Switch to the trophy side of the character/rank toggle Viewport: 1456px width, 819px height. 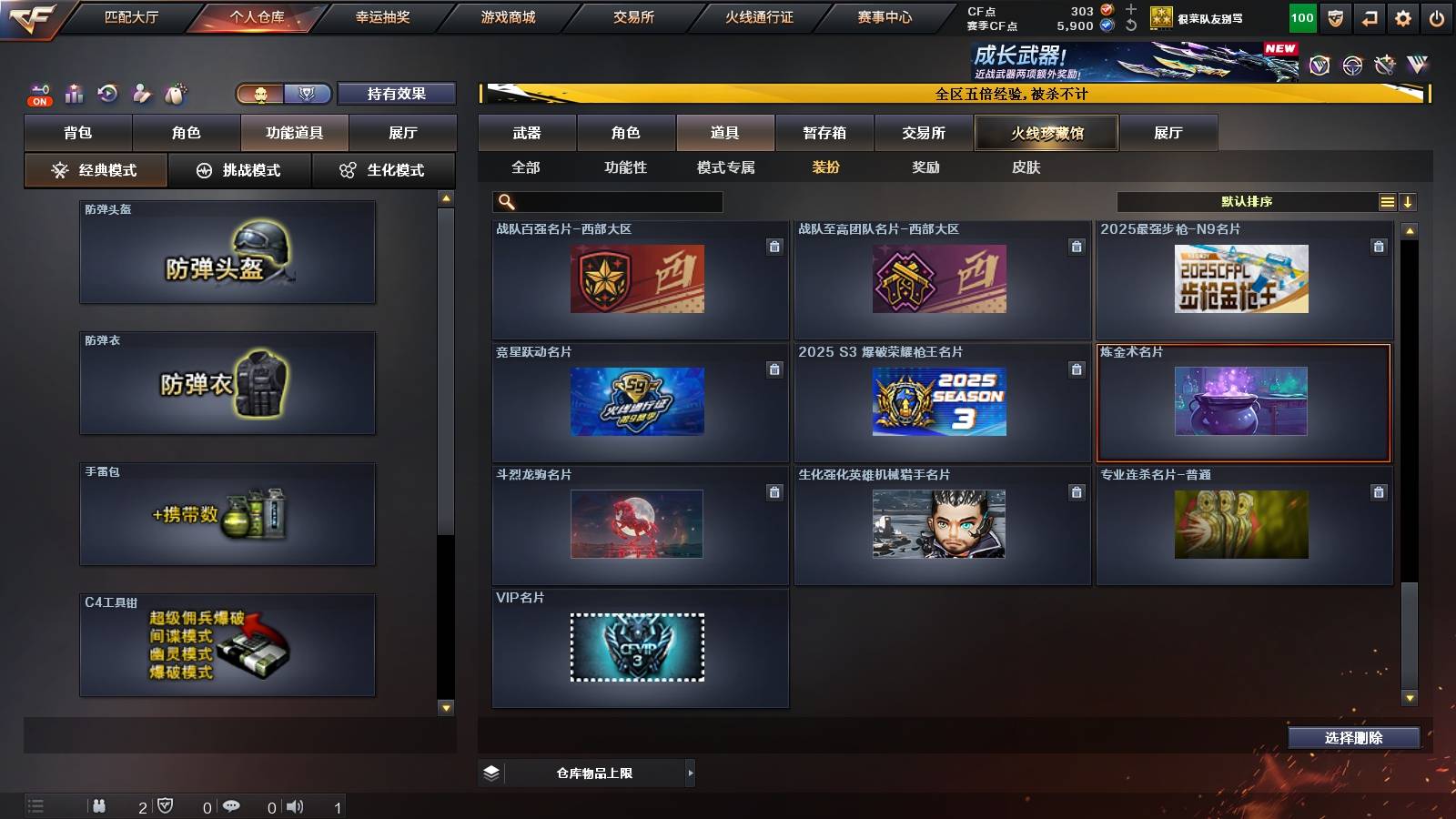click(x=308, y=94)
